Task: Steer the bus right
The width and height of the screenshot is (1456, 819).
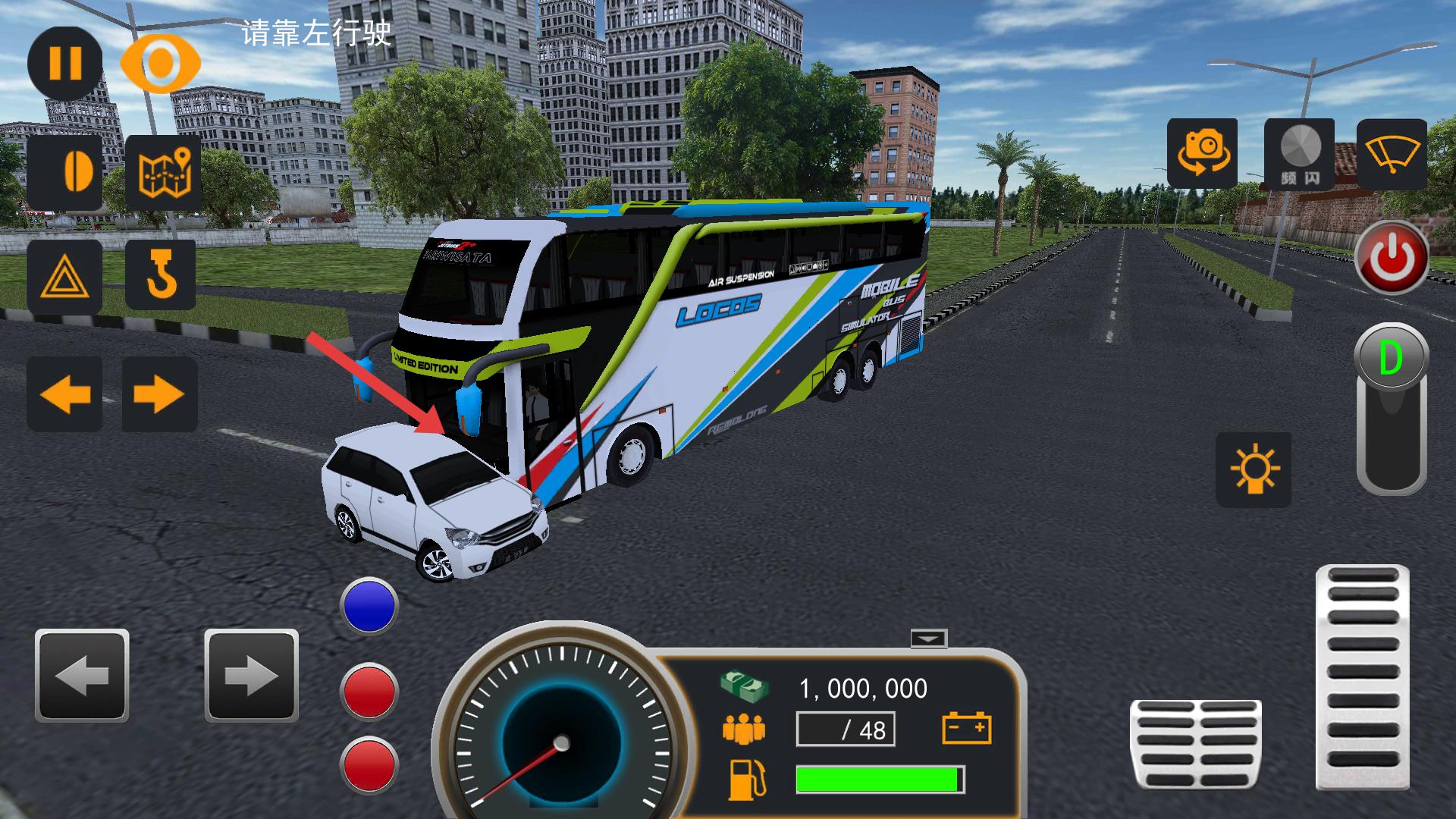Action: [251, 675]
